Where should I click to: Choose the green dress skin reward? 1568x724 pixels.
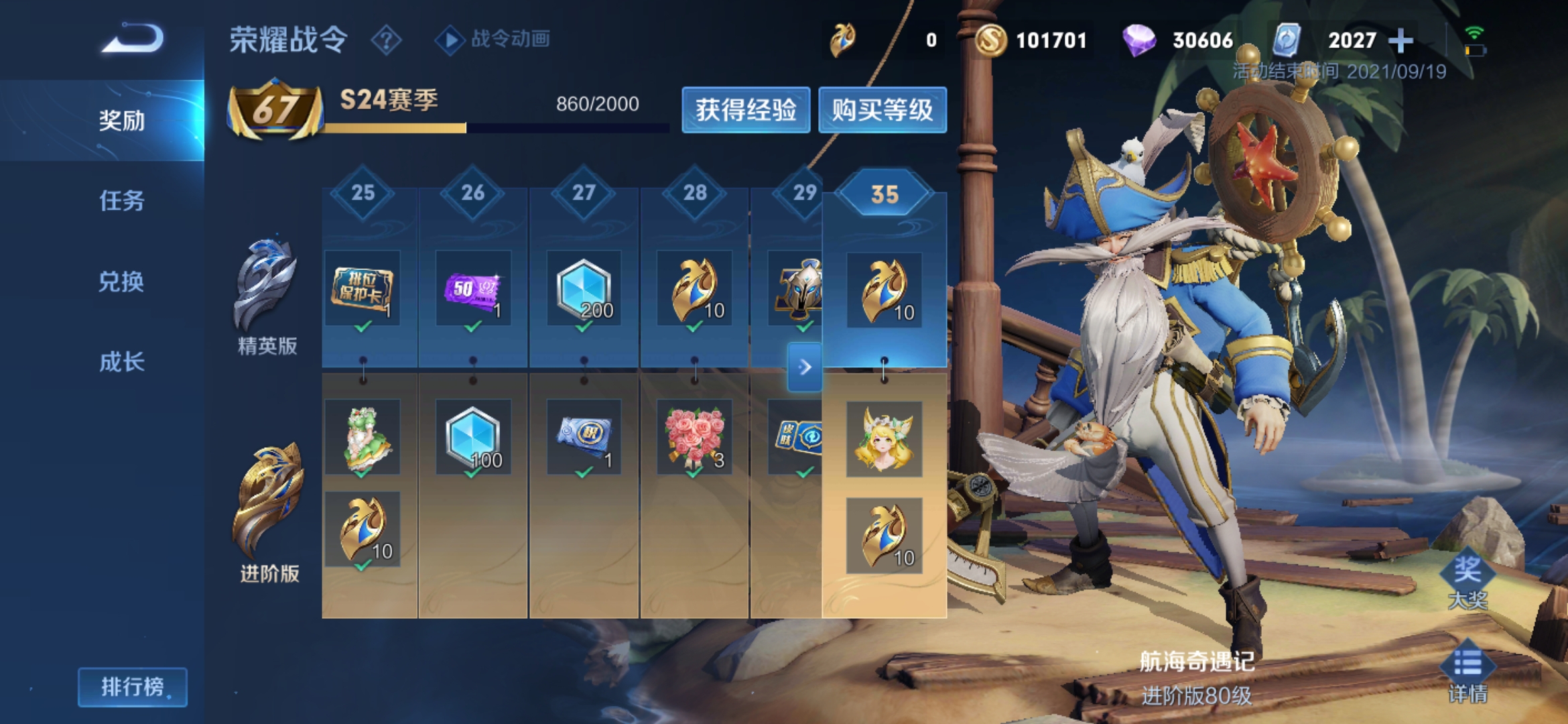[363, 437]
